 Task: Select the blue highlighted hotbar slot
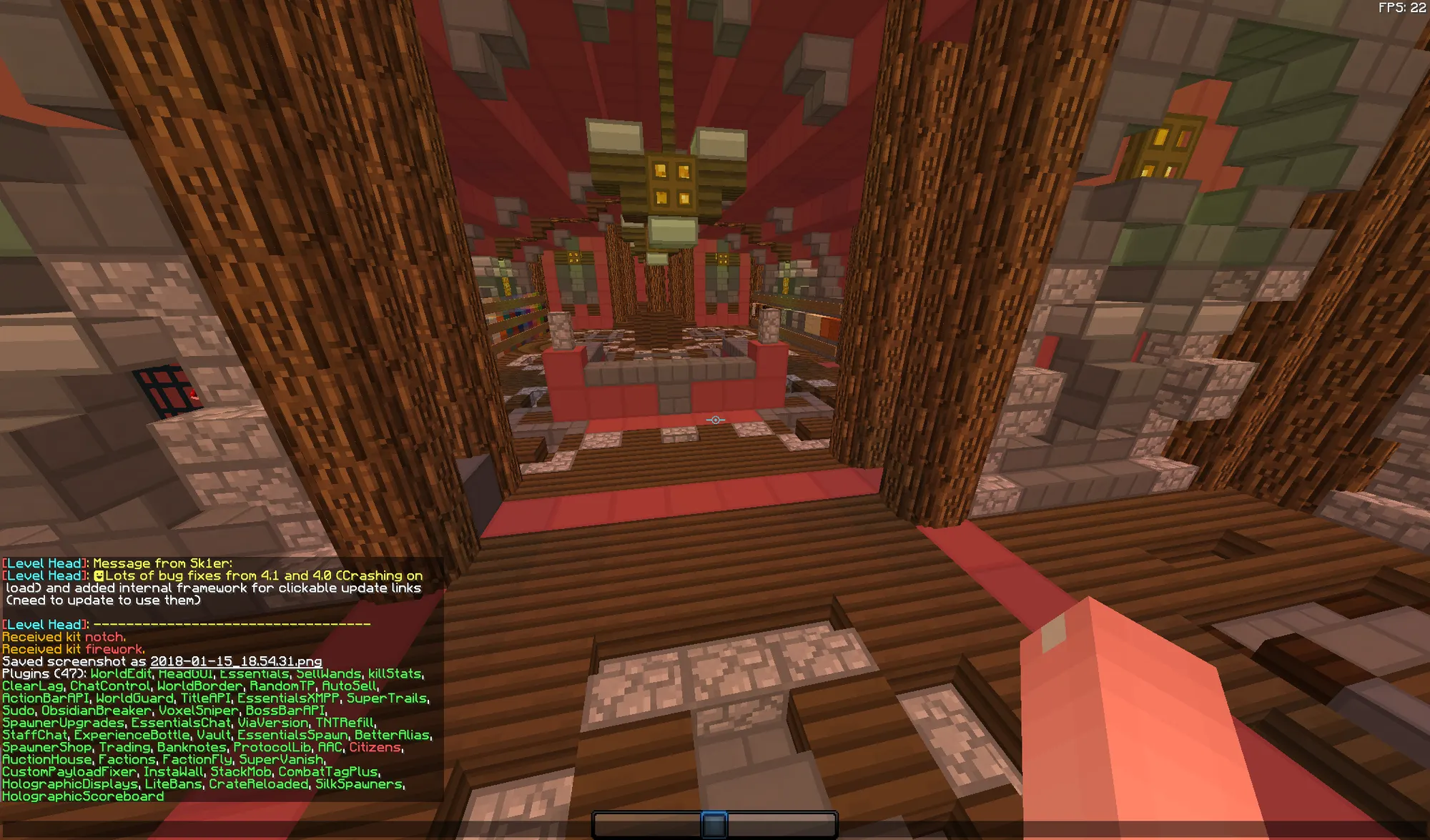[x=714, y=825]
